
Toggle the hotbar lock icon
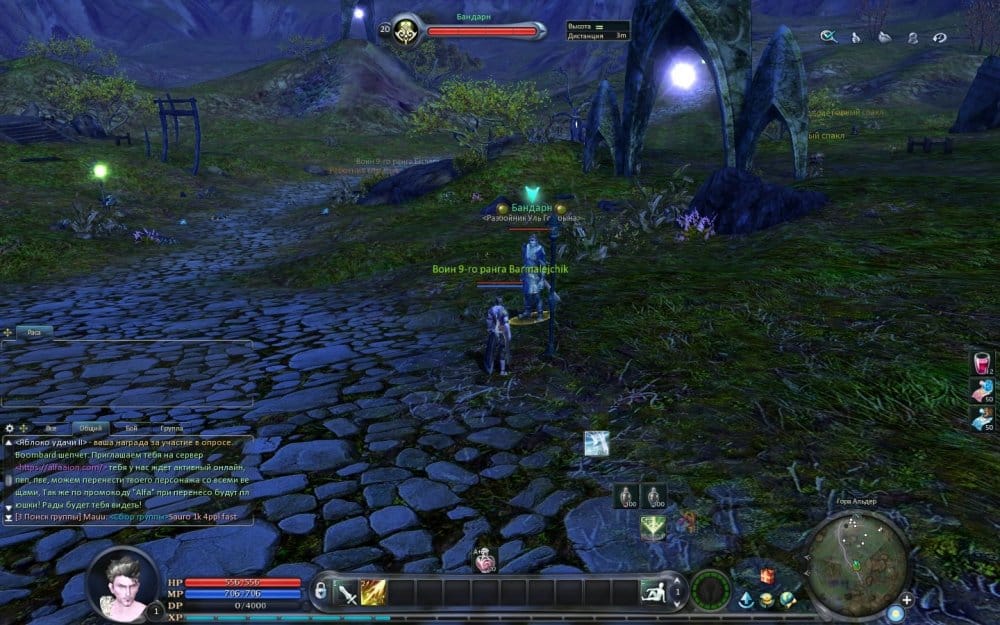coord(321,590)
